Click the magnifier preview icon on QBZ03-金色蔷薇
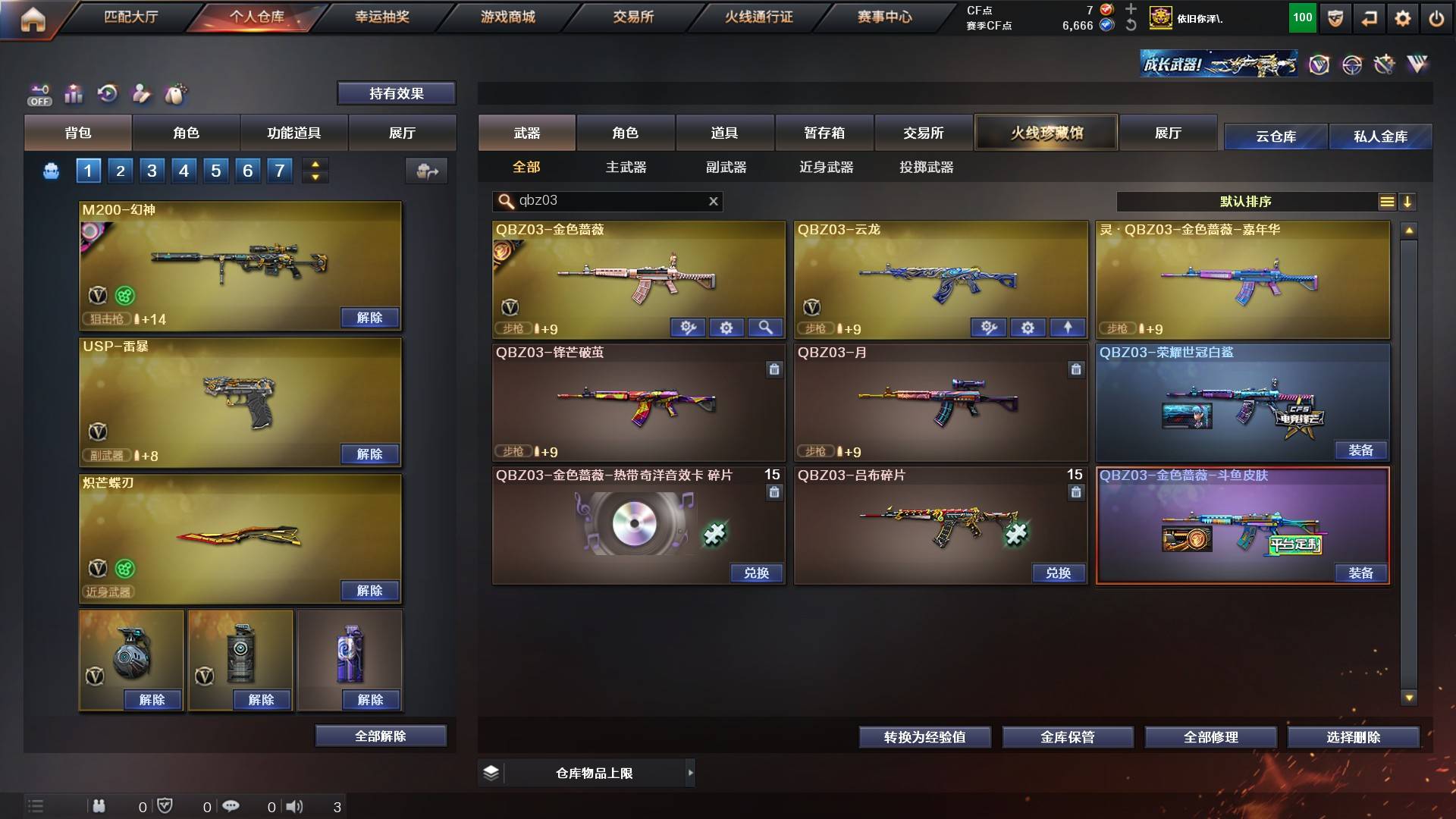The height and width of the screenshot is (819, 1456). [x=766, y=328]
